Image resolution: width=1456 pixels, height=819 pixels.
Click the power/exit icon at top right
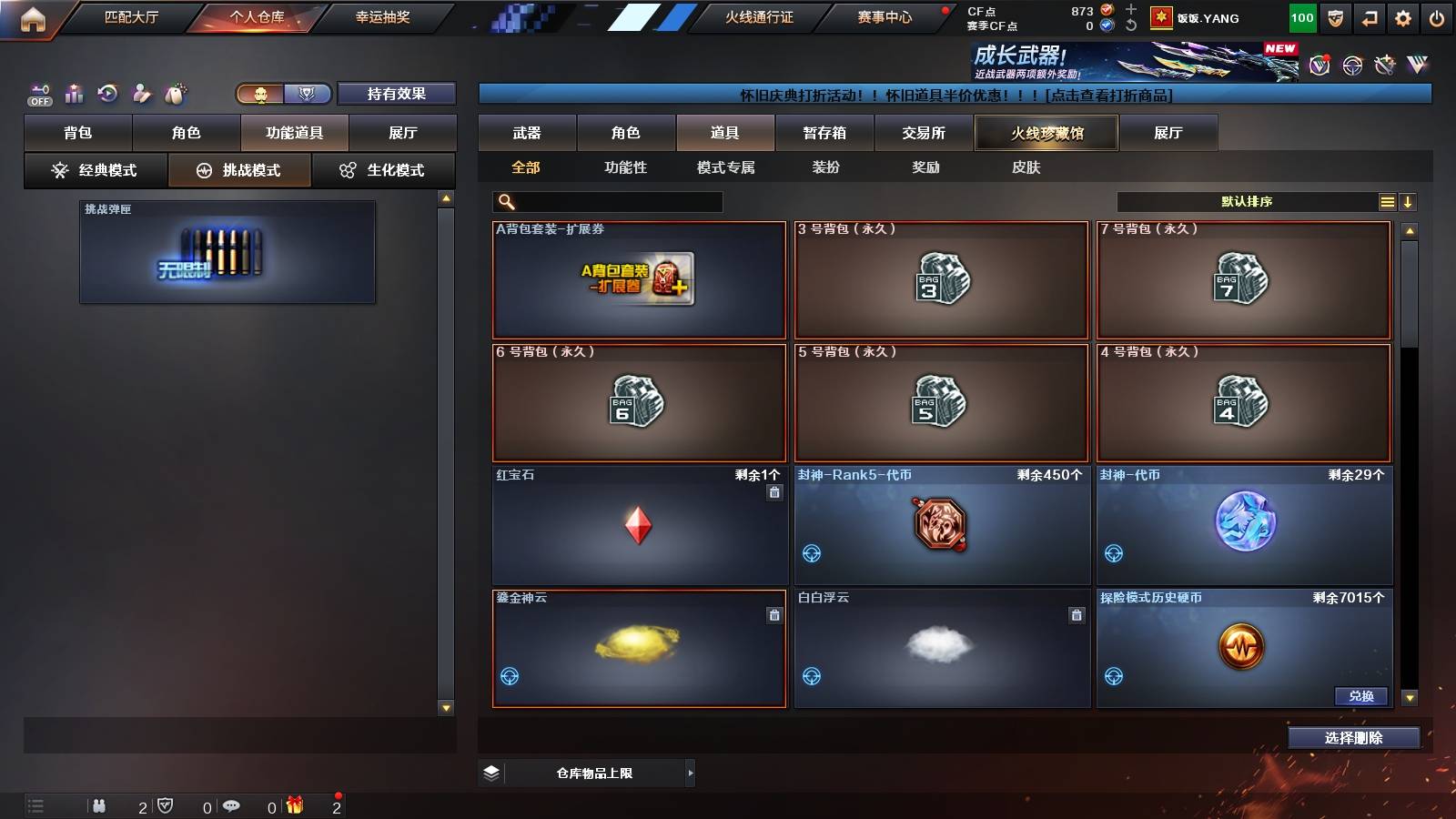(1436, 17)
